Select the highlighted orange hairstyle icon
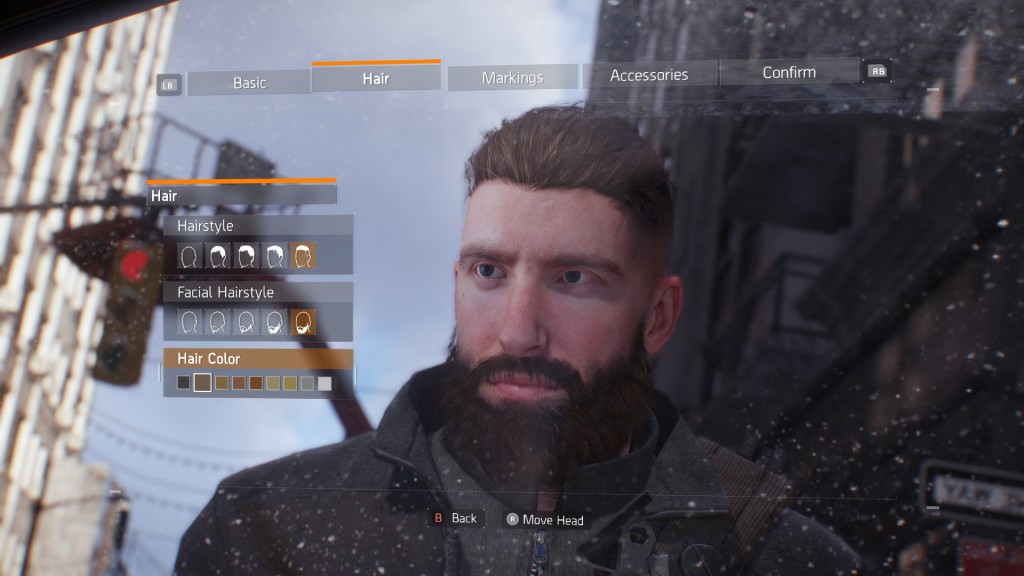This screenshot has width=1024, height=576. 303,256
